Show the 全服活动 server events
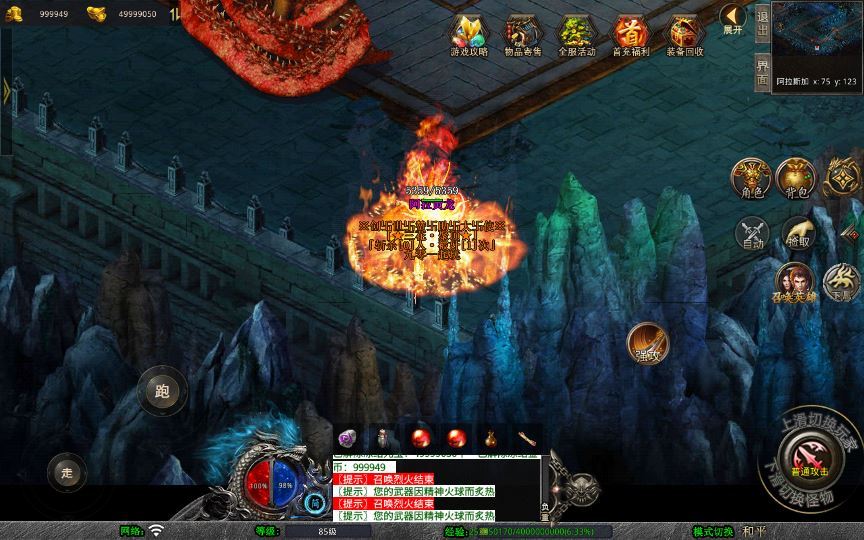 coord(577,35)
